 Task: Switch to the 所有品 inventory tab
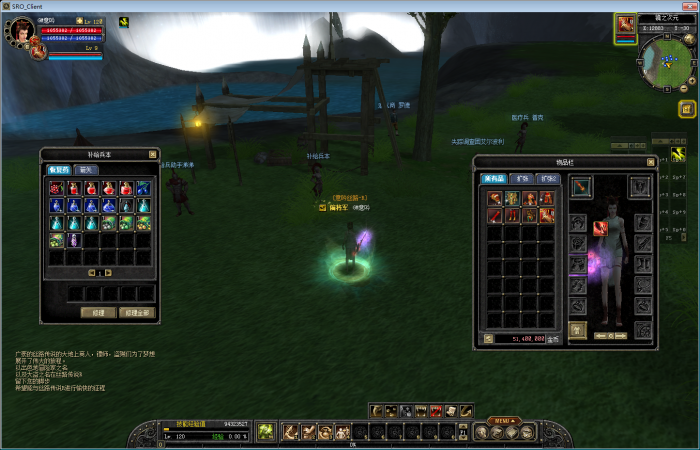pyautogui.click(x=495, y=179)
